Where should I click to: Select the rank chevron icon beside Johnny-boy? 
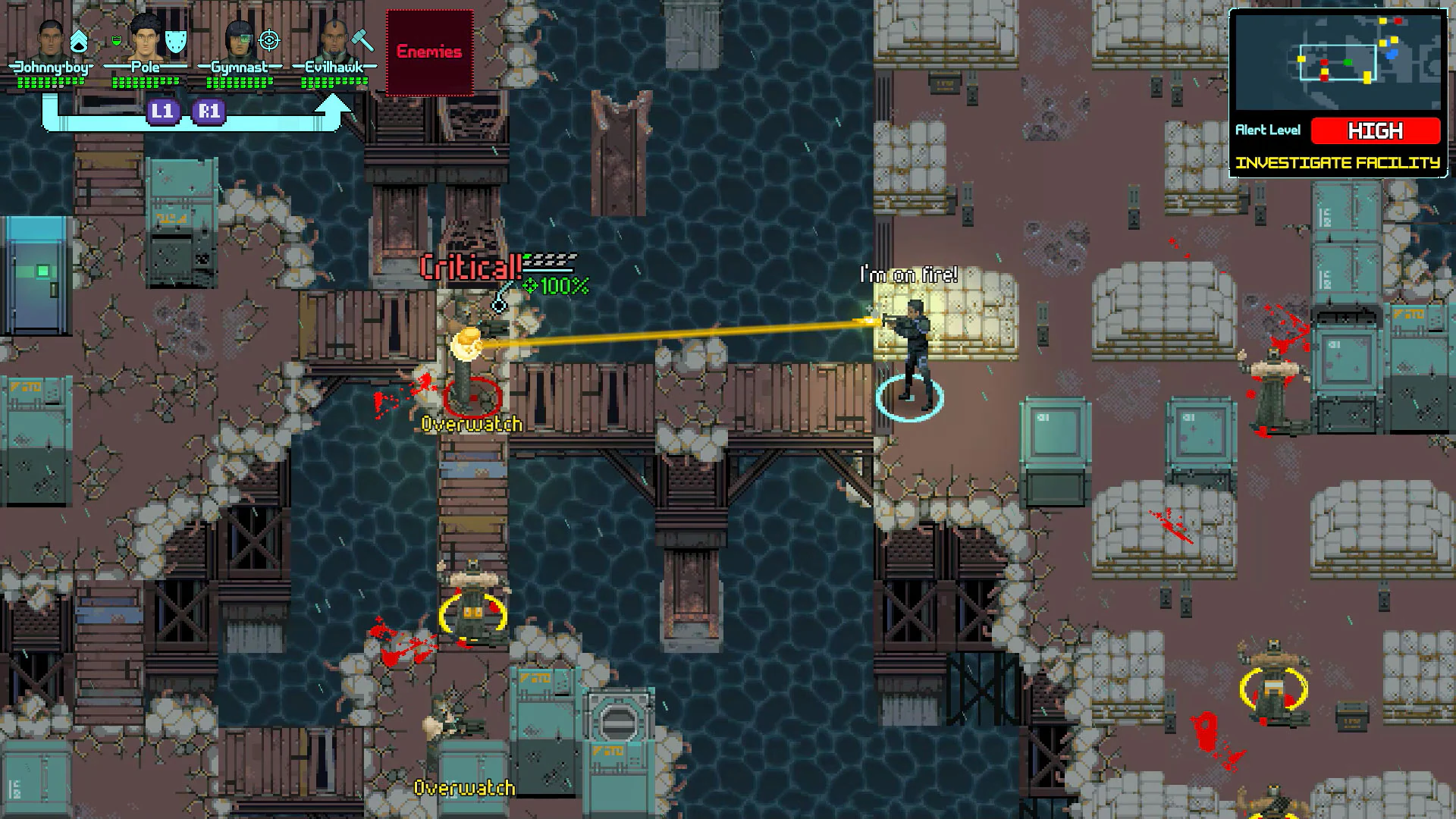click(x=79, y=40)
